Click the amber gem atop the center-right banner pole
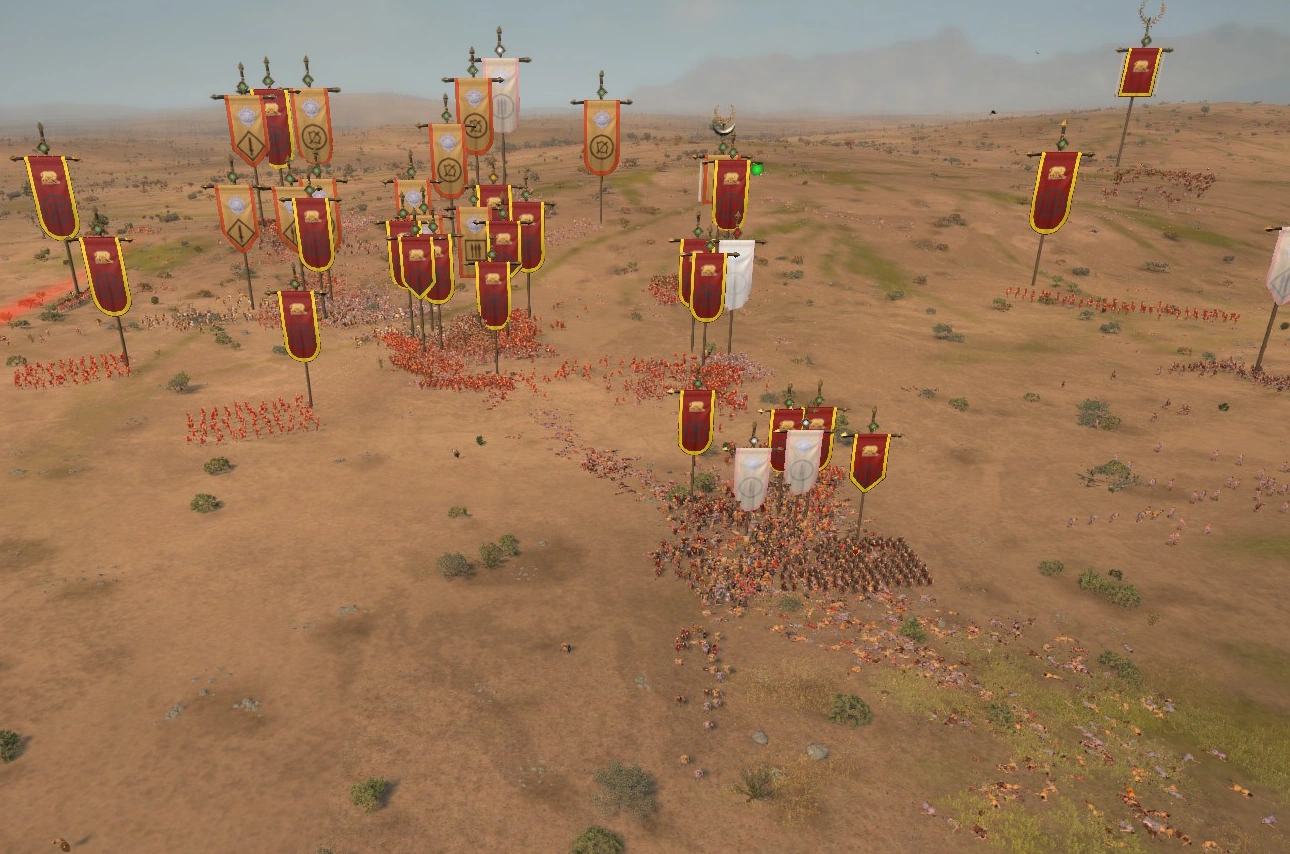This screenshot has width=1290, height=854. pyautogui.click(x=493, y=176)
